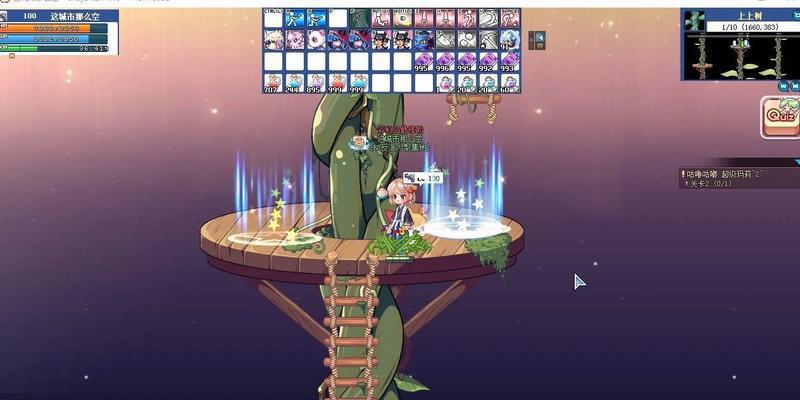Collapse the quest tracker with the blue arrow

[x=796, y=161]
